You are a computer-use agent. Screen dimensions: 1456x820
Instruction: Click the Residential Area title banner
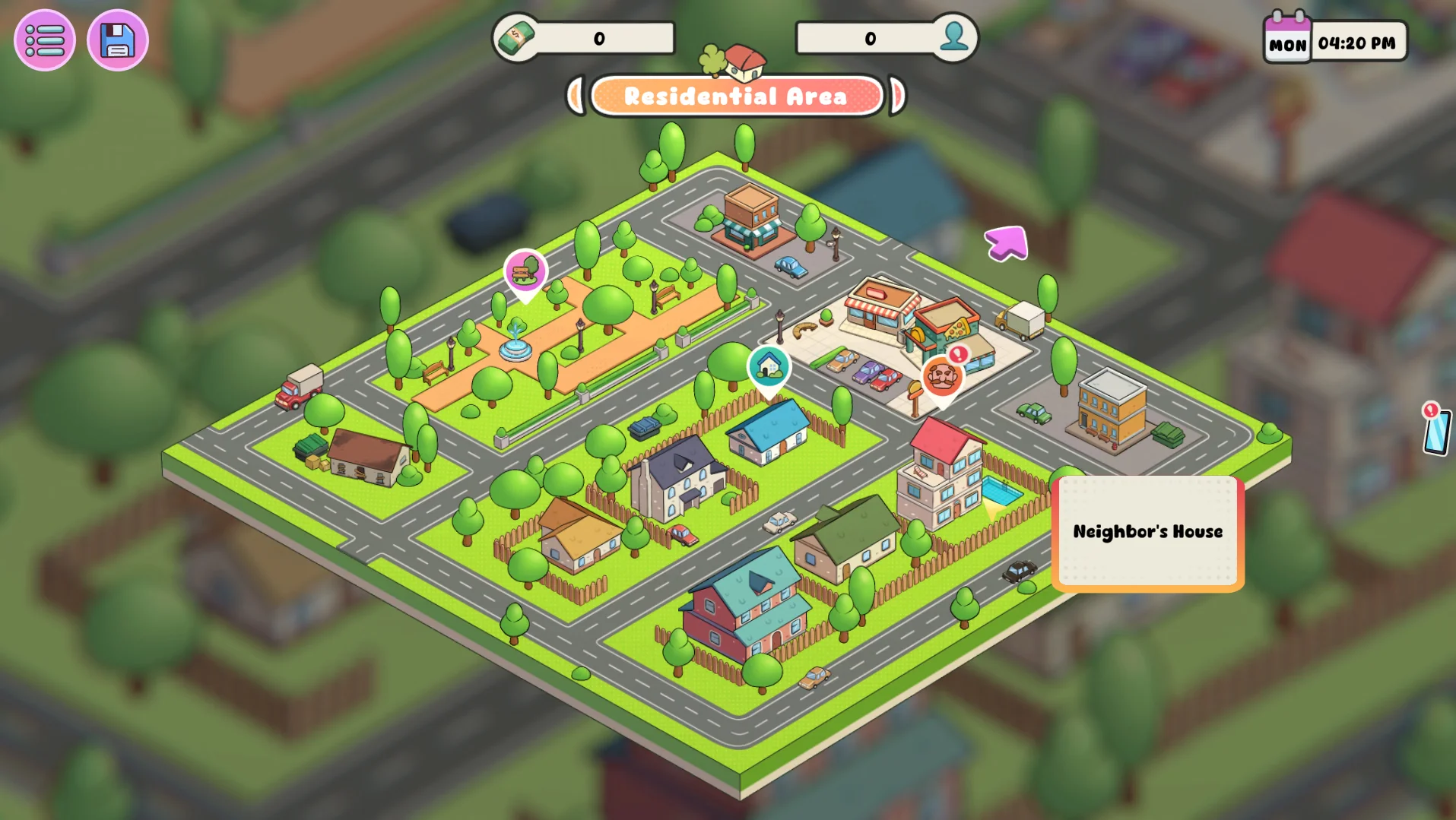(736, 97)
